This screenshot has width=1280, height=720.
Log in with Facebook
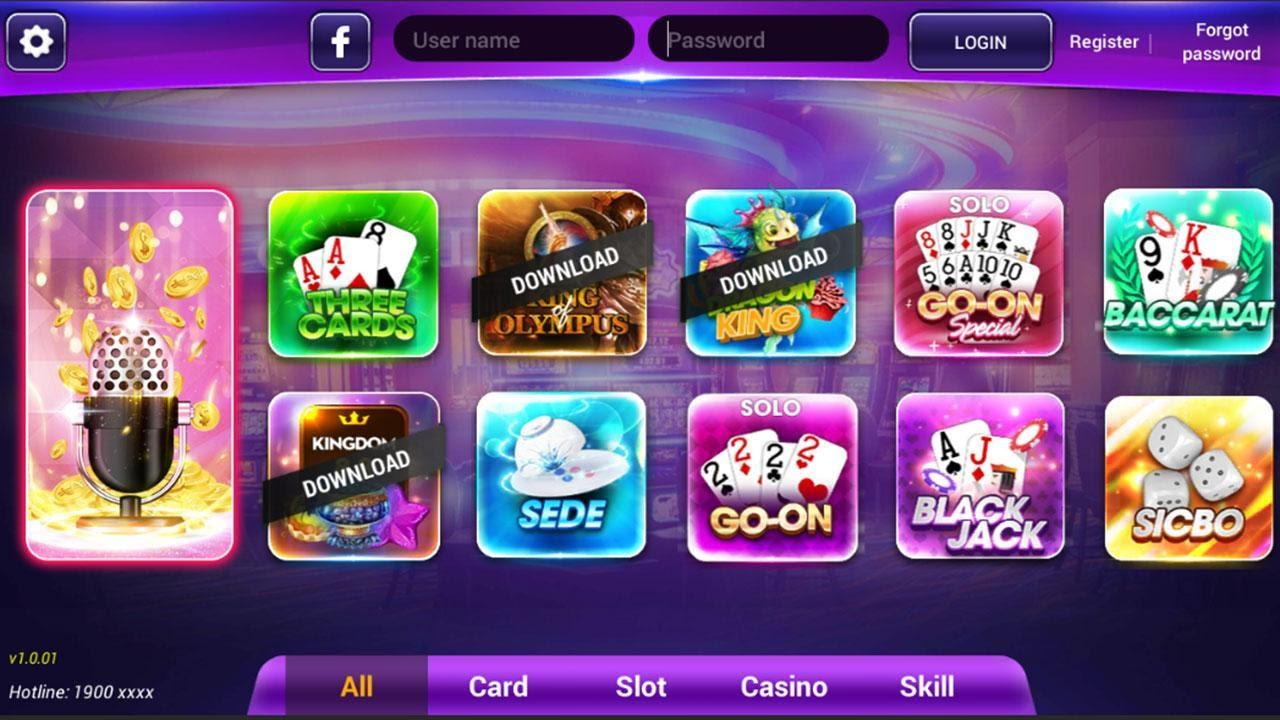tap(339, 40)
